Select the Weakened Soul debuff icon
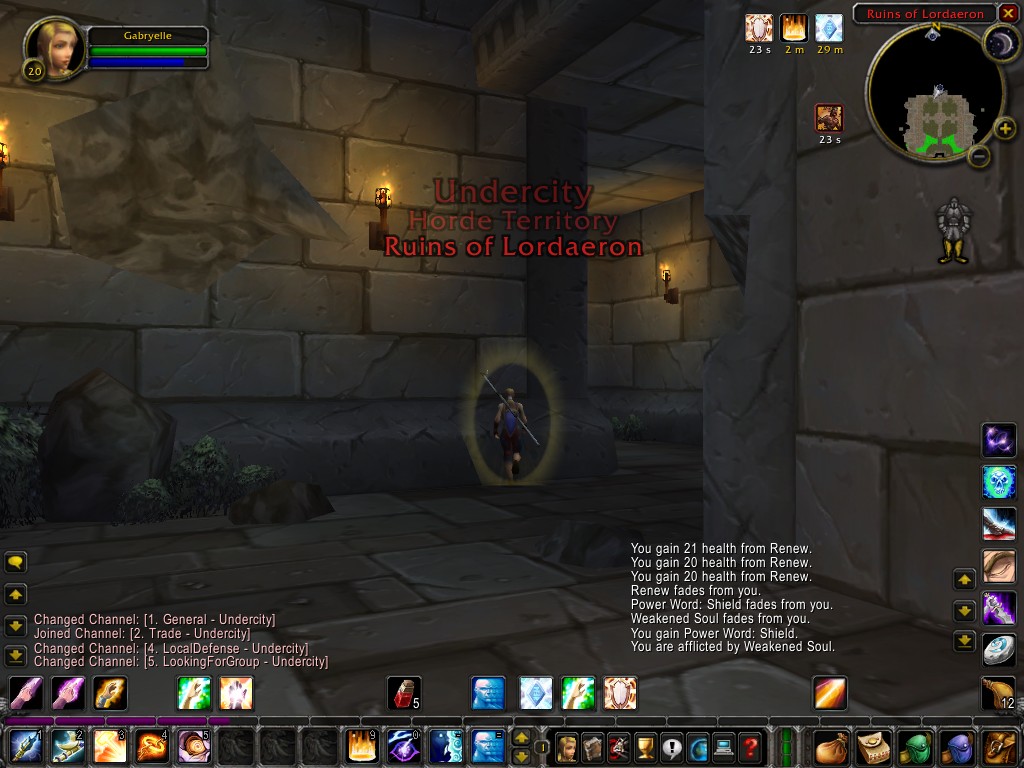This screenshot has height=768, width=1024. tap(829, 117)
